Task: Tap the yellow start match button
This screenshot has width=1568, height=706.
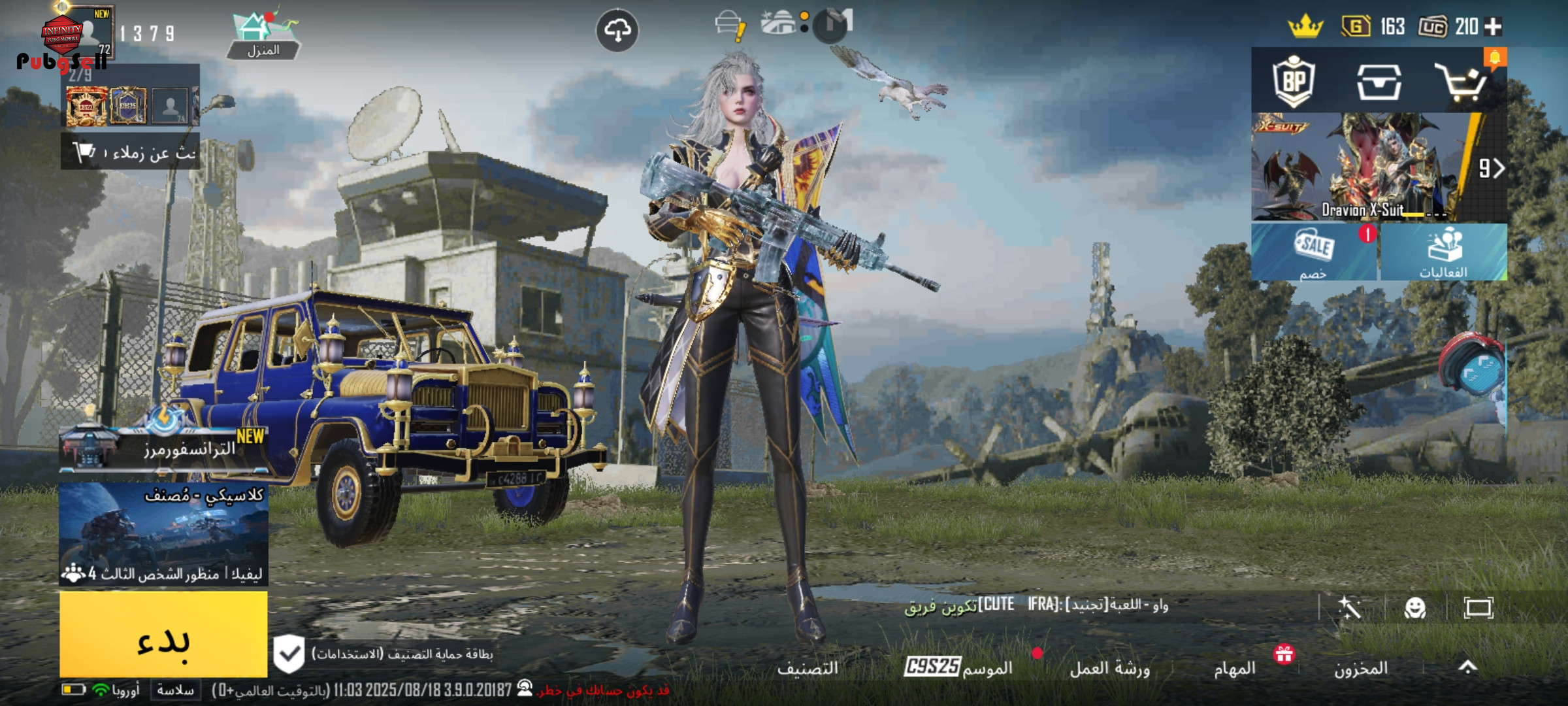Action: pyautogui.click(x=163, y=634)
